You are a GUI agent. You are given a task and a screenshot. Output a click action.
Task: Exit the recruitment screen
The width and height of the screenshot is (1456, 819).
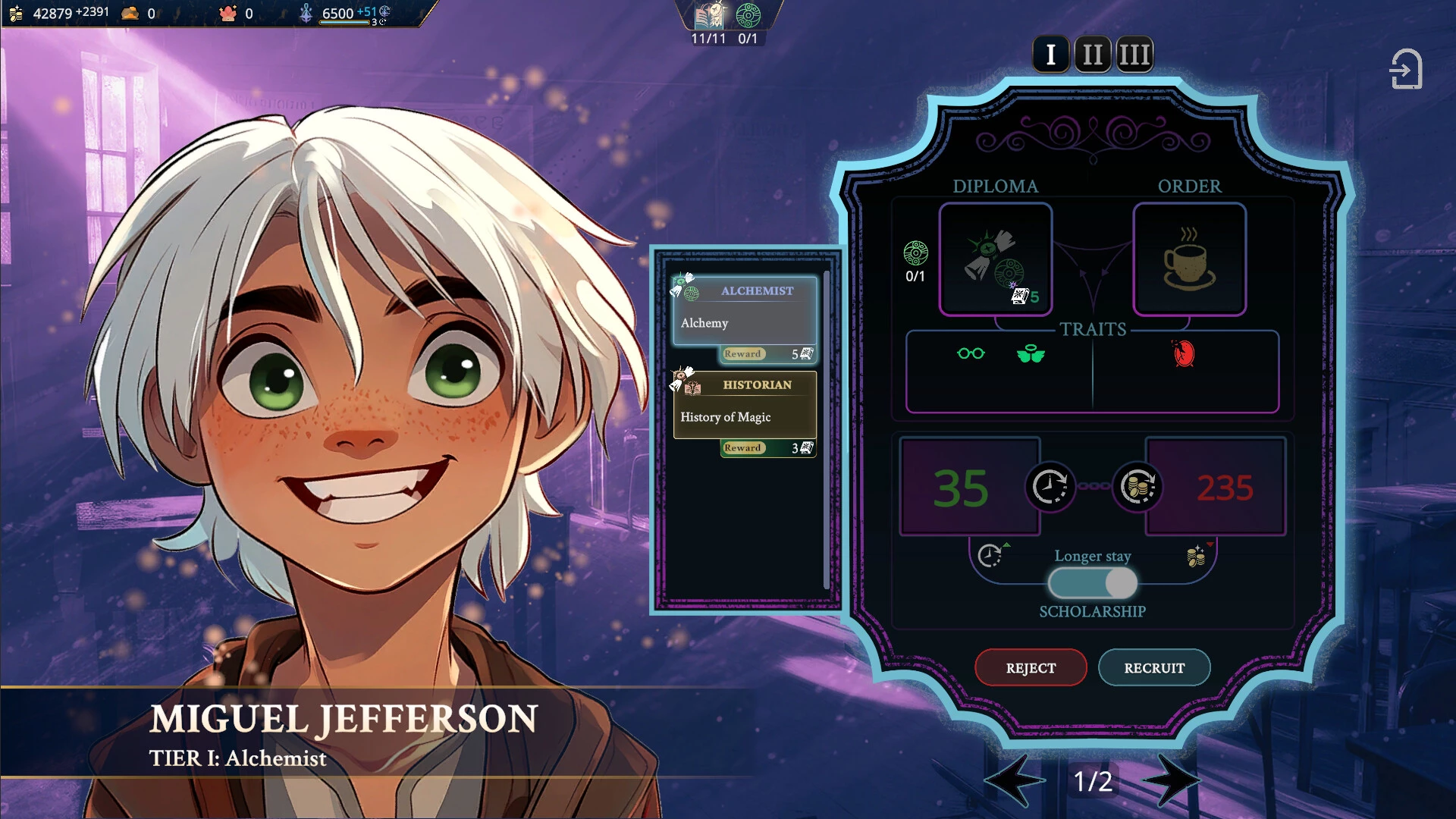pyautogui.click(x=1405, y=70)
